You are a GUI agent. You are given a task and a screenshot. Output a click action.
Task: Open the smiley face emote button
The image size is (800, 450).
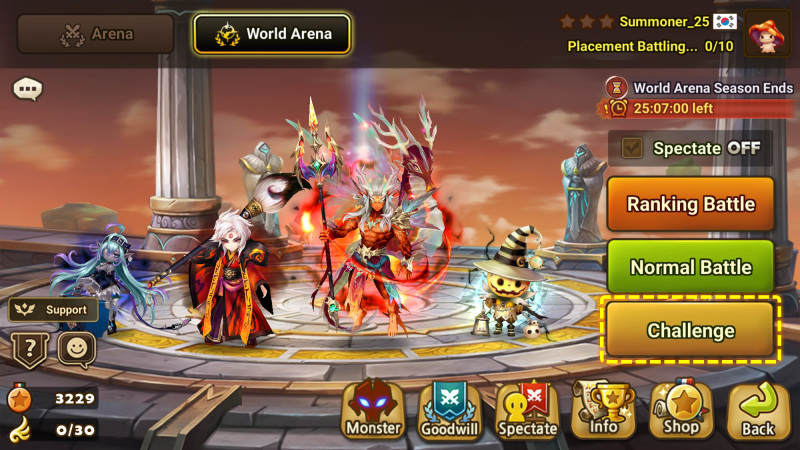pos(76,350)
